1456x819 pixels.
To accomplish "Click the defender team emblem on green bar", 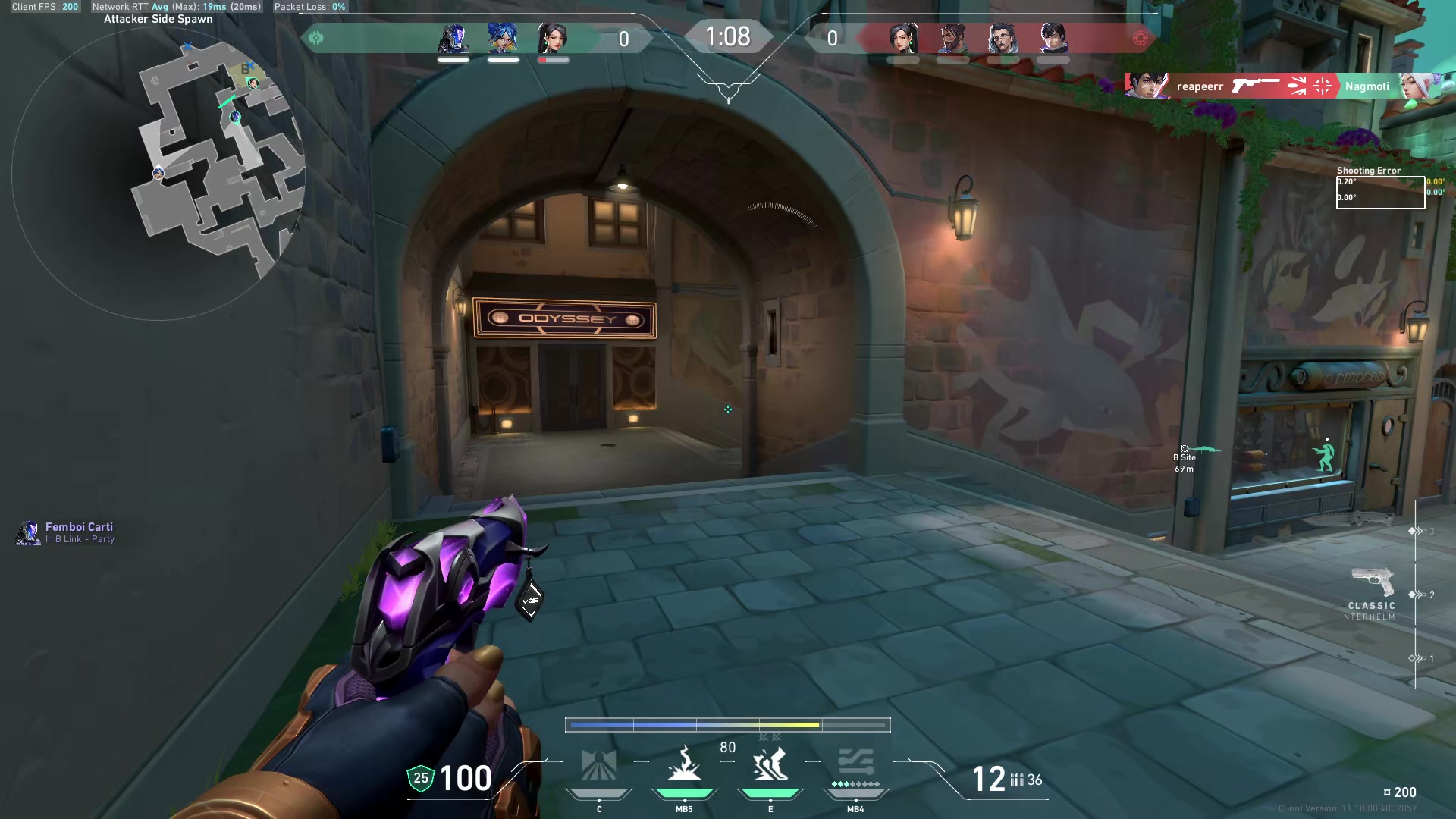I will tap(316, 38).
